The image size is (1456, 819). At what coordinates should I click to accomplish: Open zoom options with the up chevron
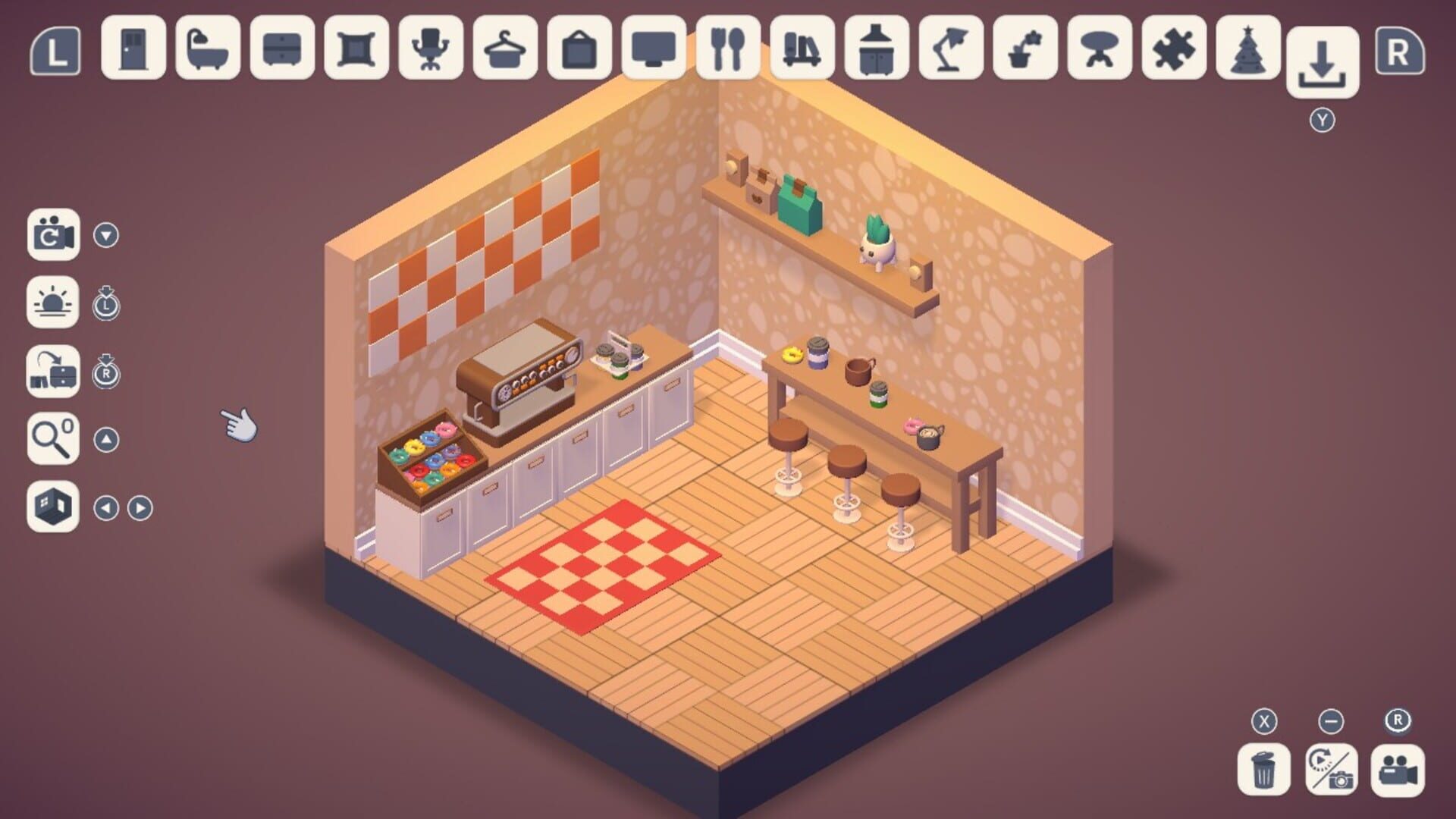point(106,440)
